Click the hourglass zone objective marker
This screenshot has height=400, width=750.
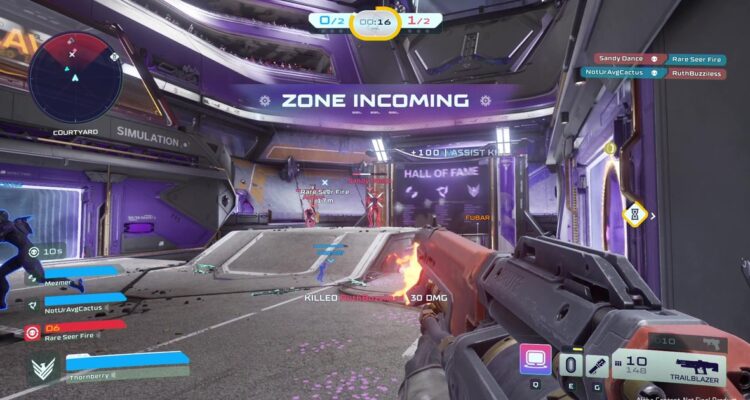click(632, 213)
